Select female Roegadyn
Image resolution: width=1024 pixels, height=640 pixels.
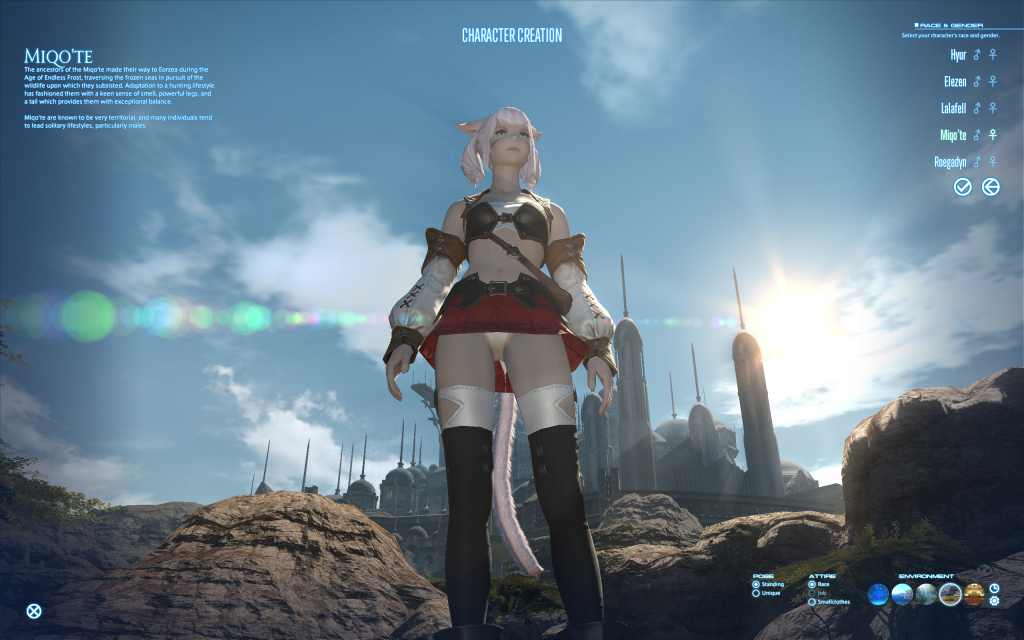pos(993,161)
